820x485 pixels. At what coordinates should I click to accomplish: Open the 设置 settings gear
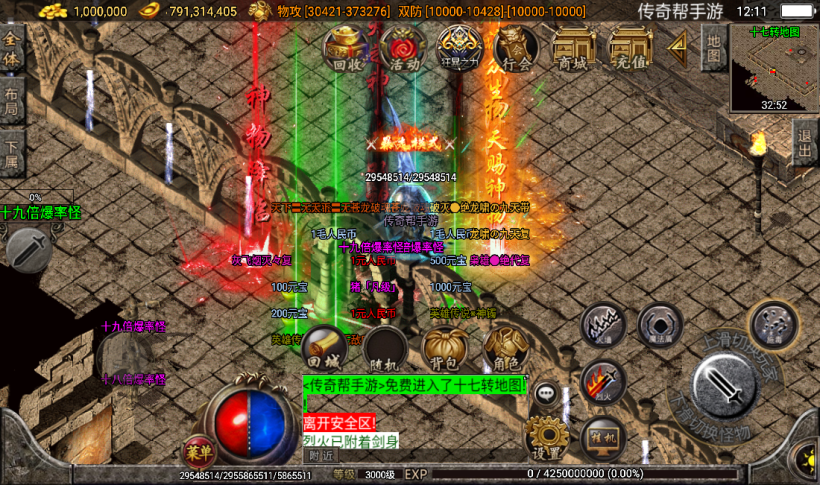[546, 437]
